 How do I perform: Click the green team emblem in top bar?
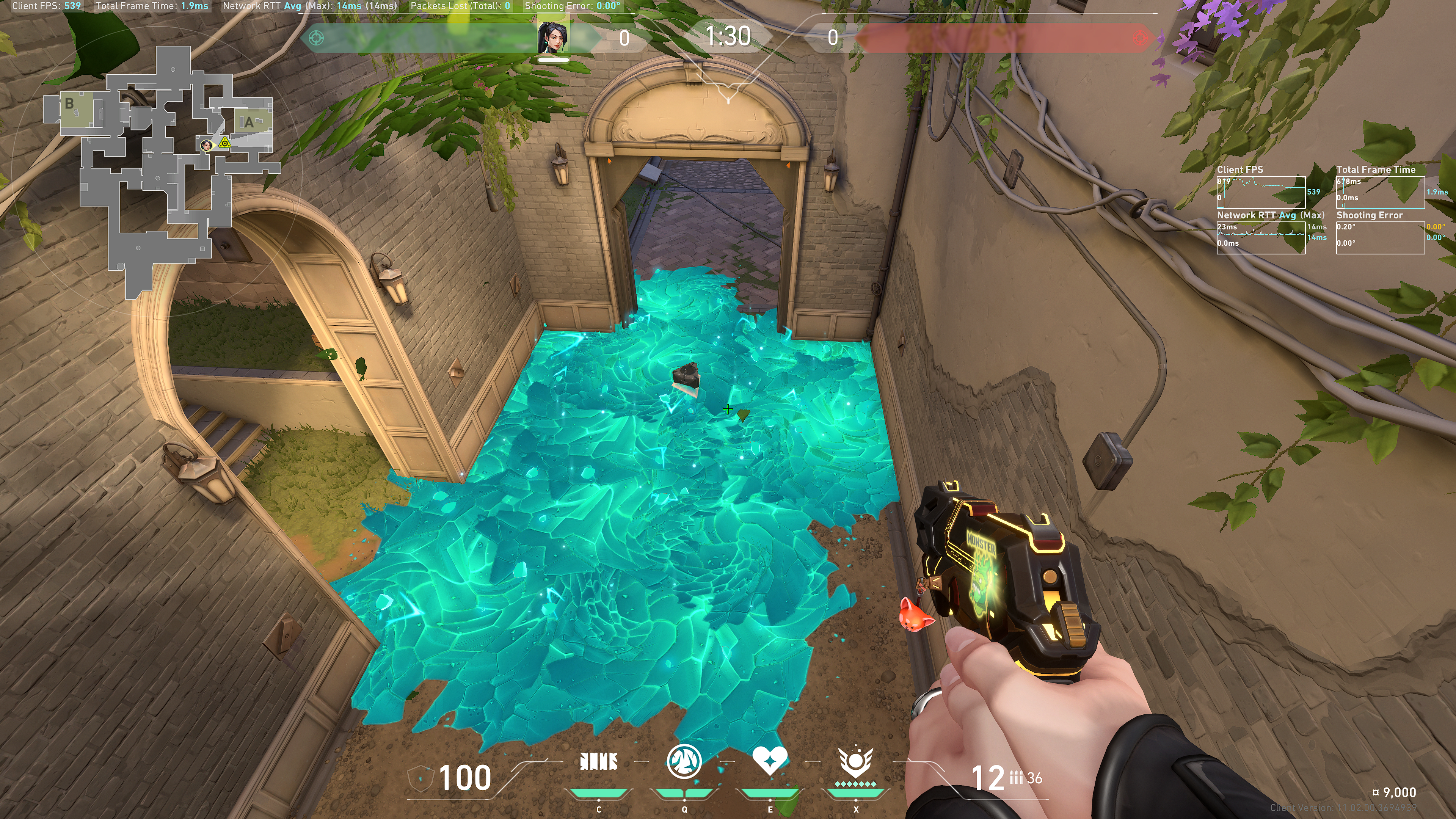click(x=317, y=38)
